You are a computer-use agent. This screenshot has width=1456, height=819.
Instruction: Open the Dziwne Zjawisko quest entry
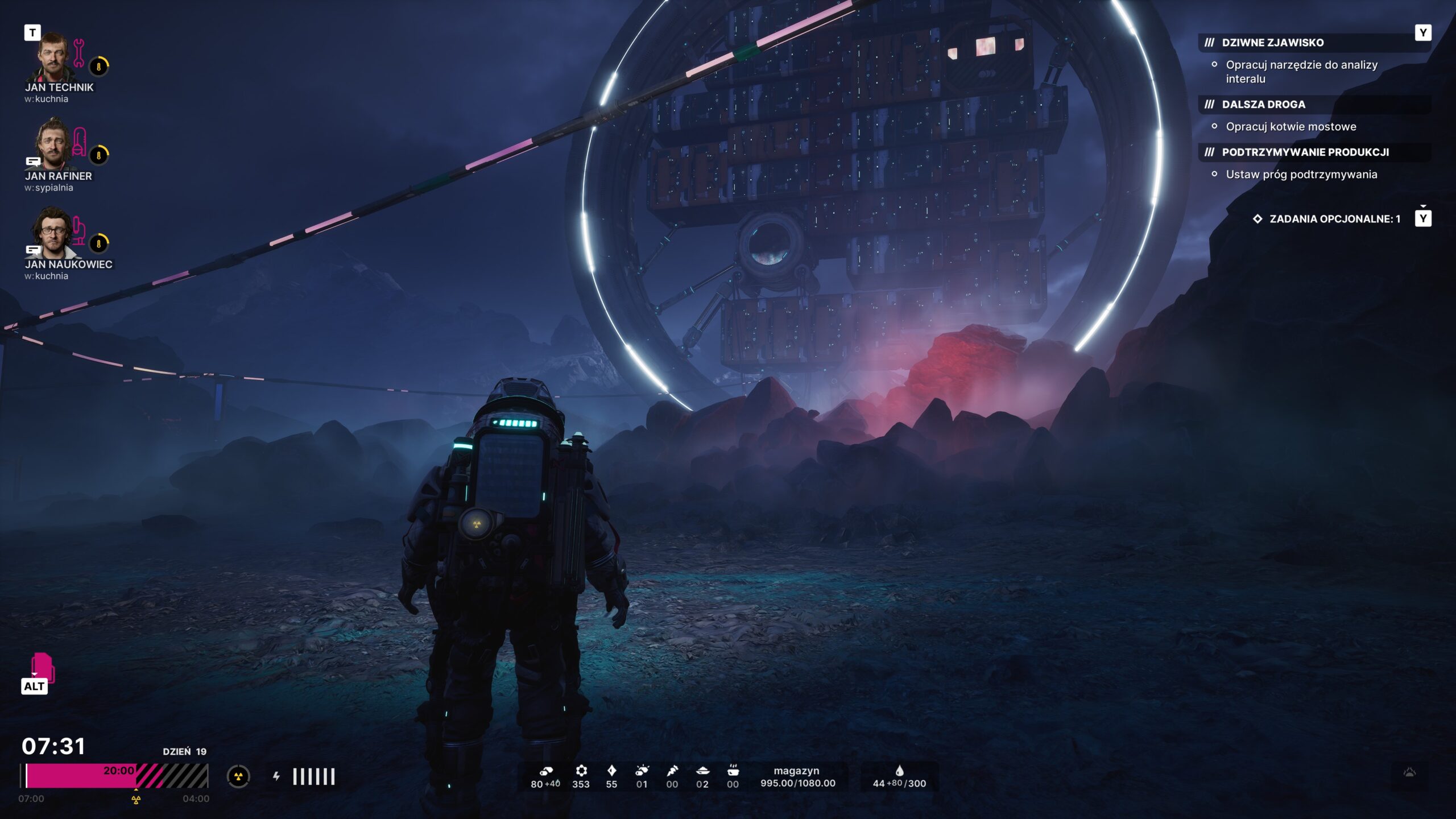click(1272, 43)
